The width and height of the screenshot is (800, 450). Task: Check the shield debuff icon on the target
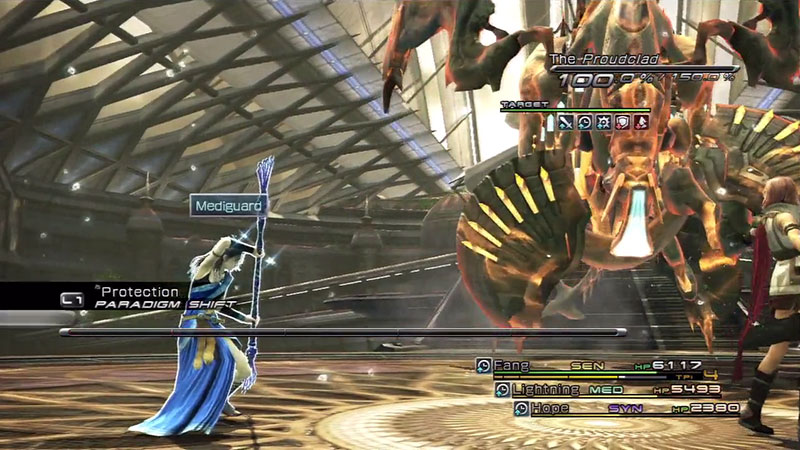[x=620, y=122]
